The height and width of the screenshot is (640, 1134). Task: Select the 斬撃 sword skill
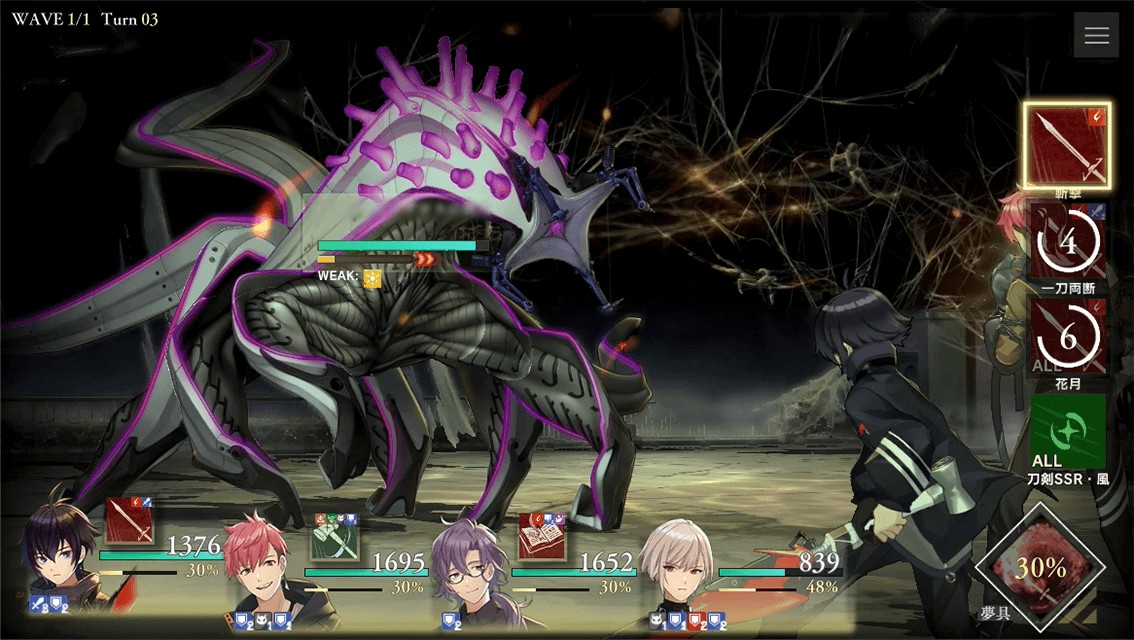pyautogui.click(x=1067, y=145)
